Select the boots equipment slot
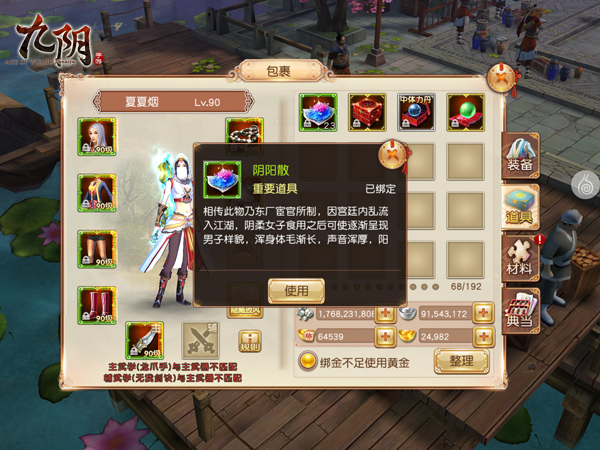 click(97, 301)
